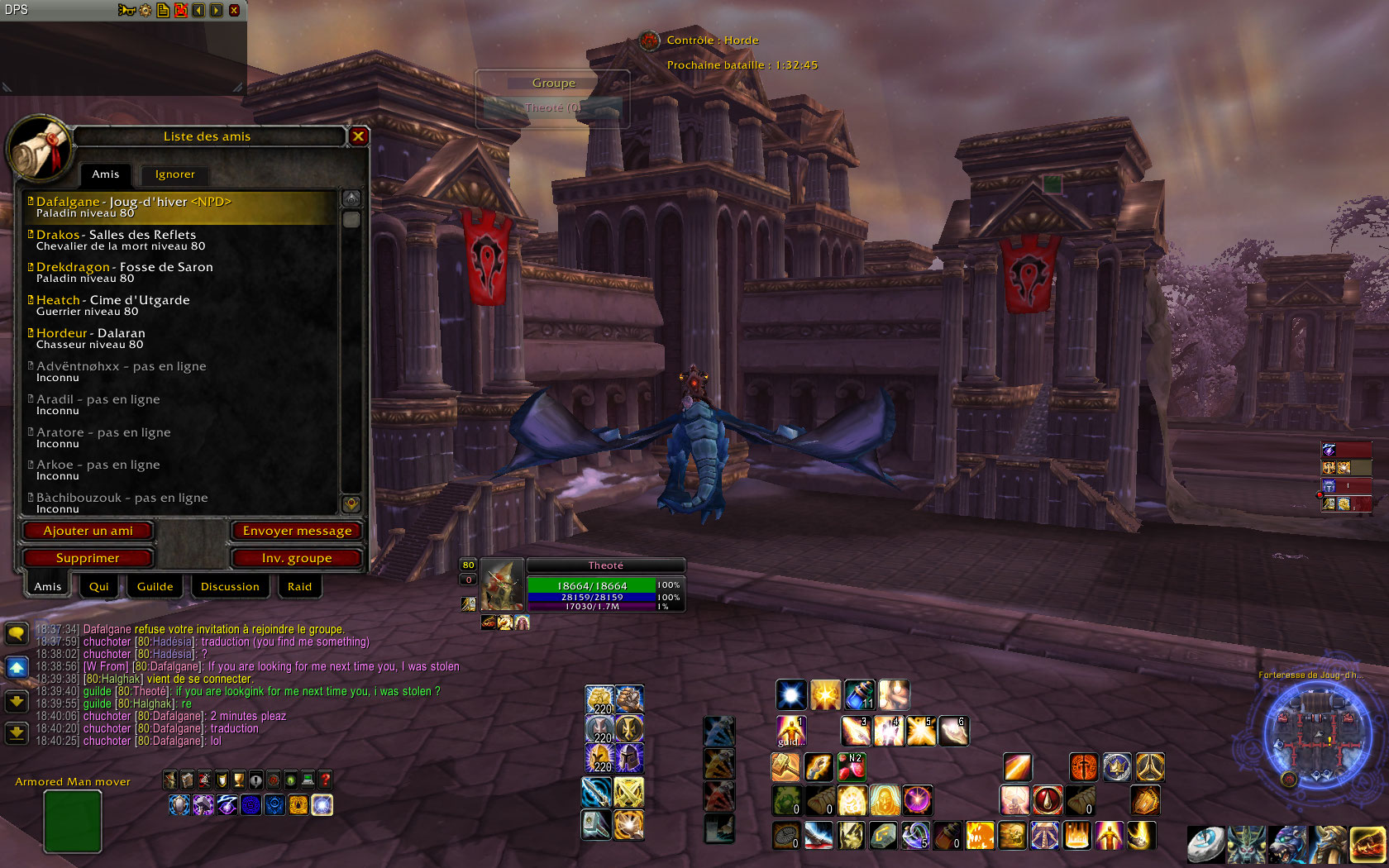Click the megaphone report icon on DPS window

pos(126,11)
